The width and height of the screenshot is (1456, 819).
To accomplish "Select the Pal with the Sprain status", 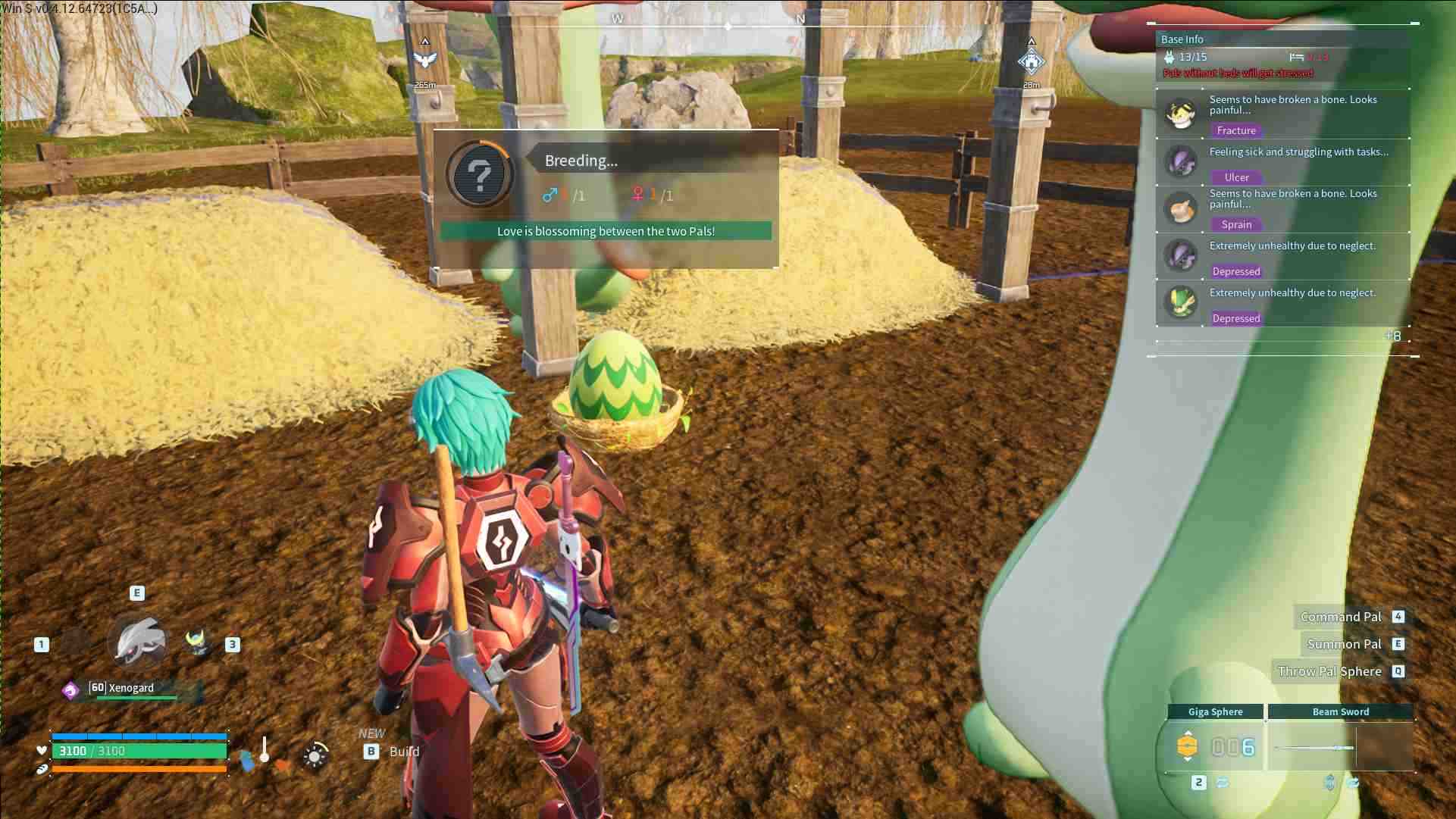I will (1181, 209).
